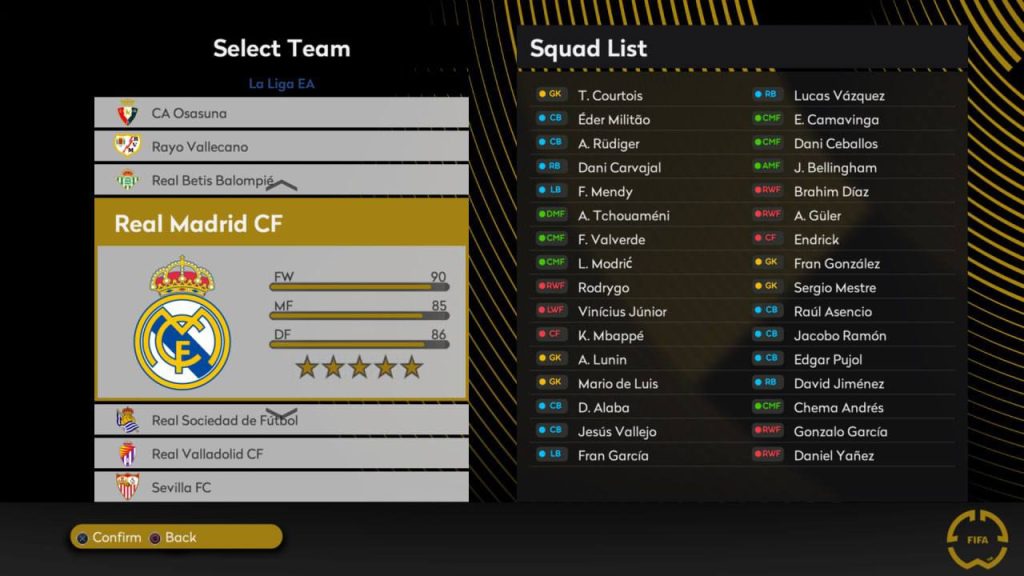The image size is (1024, 576).
Task: Choose Rayo Vallecano team row
Action: 281,147
